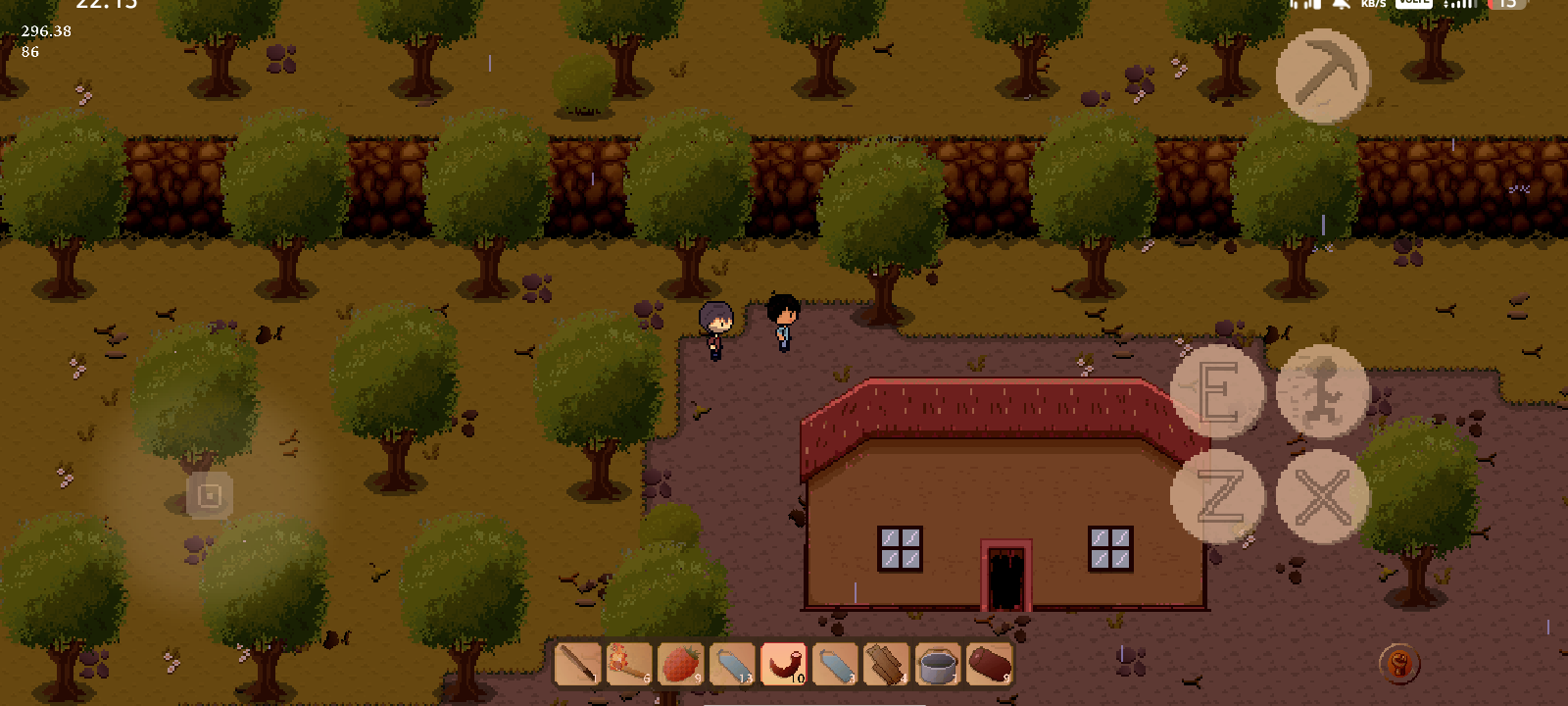Touch the virtual joystick square
Screen dimensions: 1568x706
[x=210, y=496]
